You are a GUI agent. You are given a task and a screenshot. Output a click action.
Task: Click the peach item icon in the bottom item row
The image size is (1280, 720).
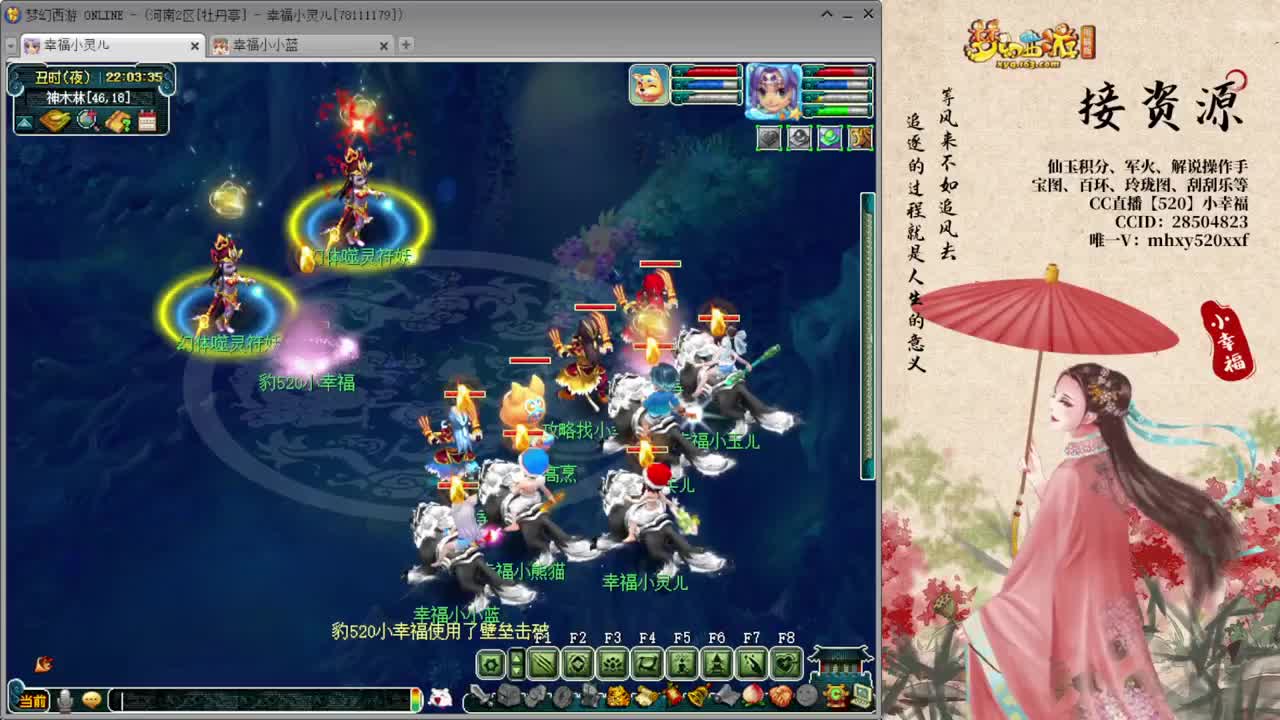pyautogui.click(x=753, y=696)
